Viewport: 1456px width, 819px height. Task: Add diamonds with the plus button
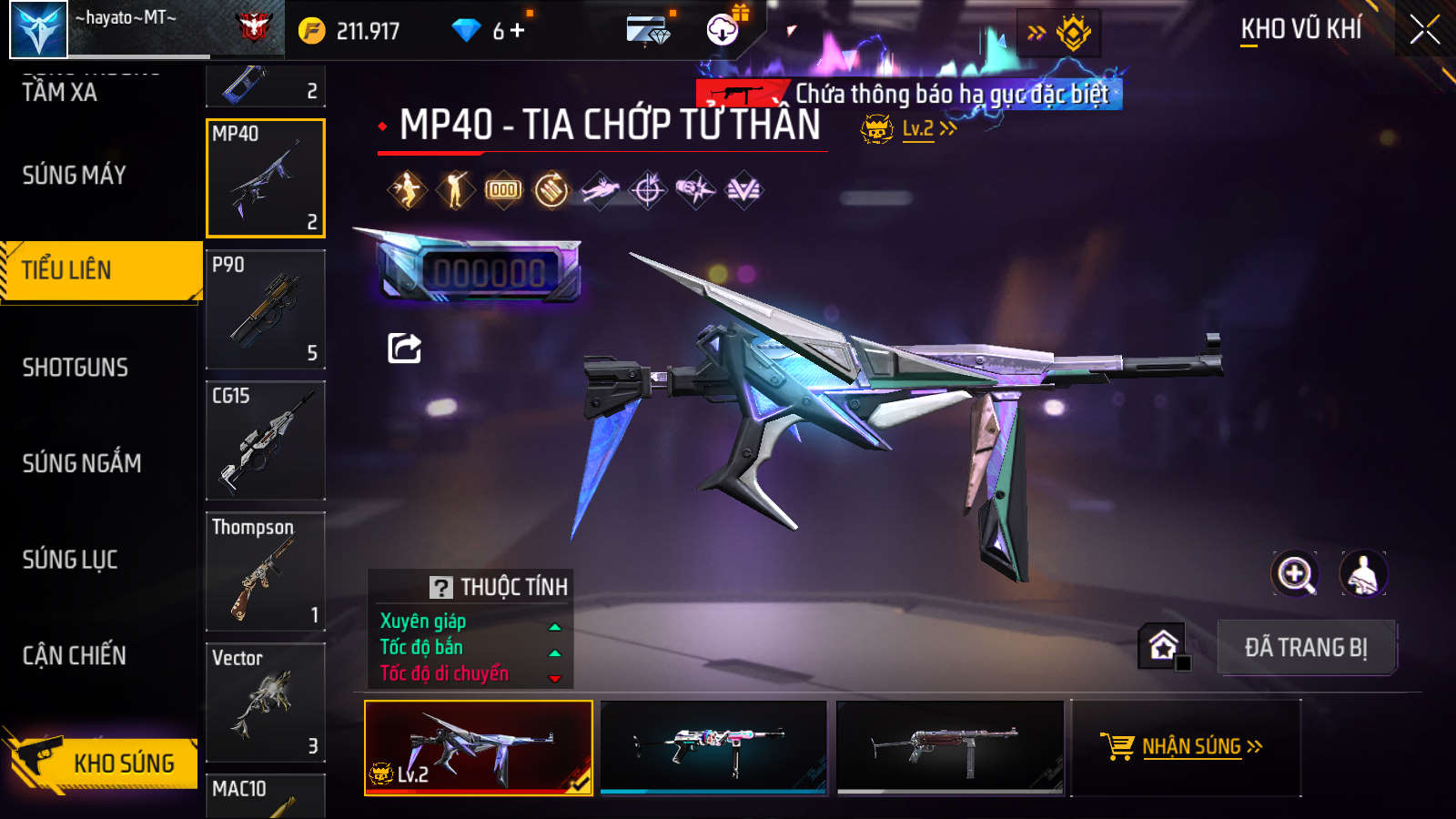click(518, 31)
